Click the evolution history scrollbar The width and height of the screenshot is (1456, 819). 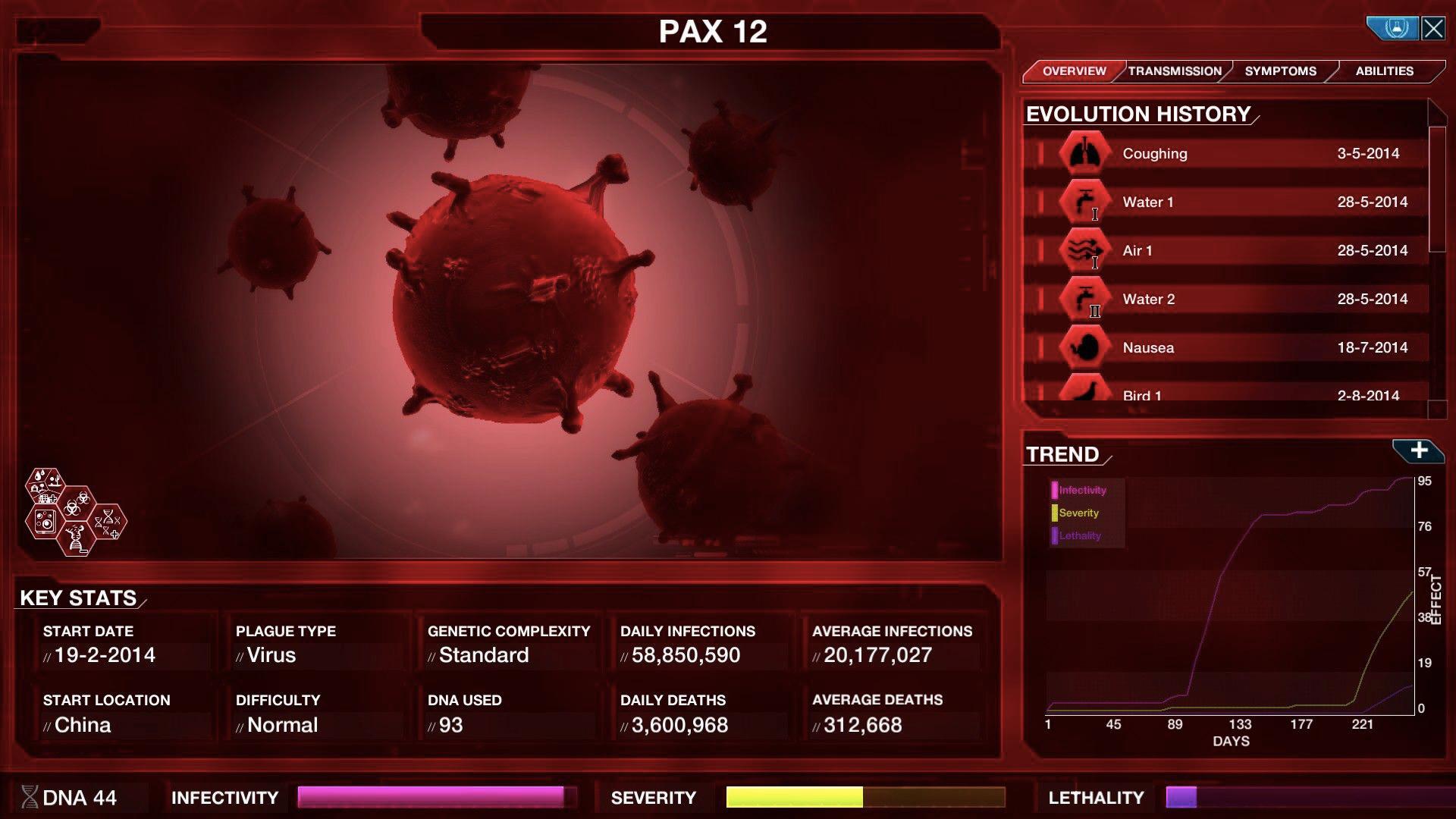pyautogui.click(x=1437, y=190)
